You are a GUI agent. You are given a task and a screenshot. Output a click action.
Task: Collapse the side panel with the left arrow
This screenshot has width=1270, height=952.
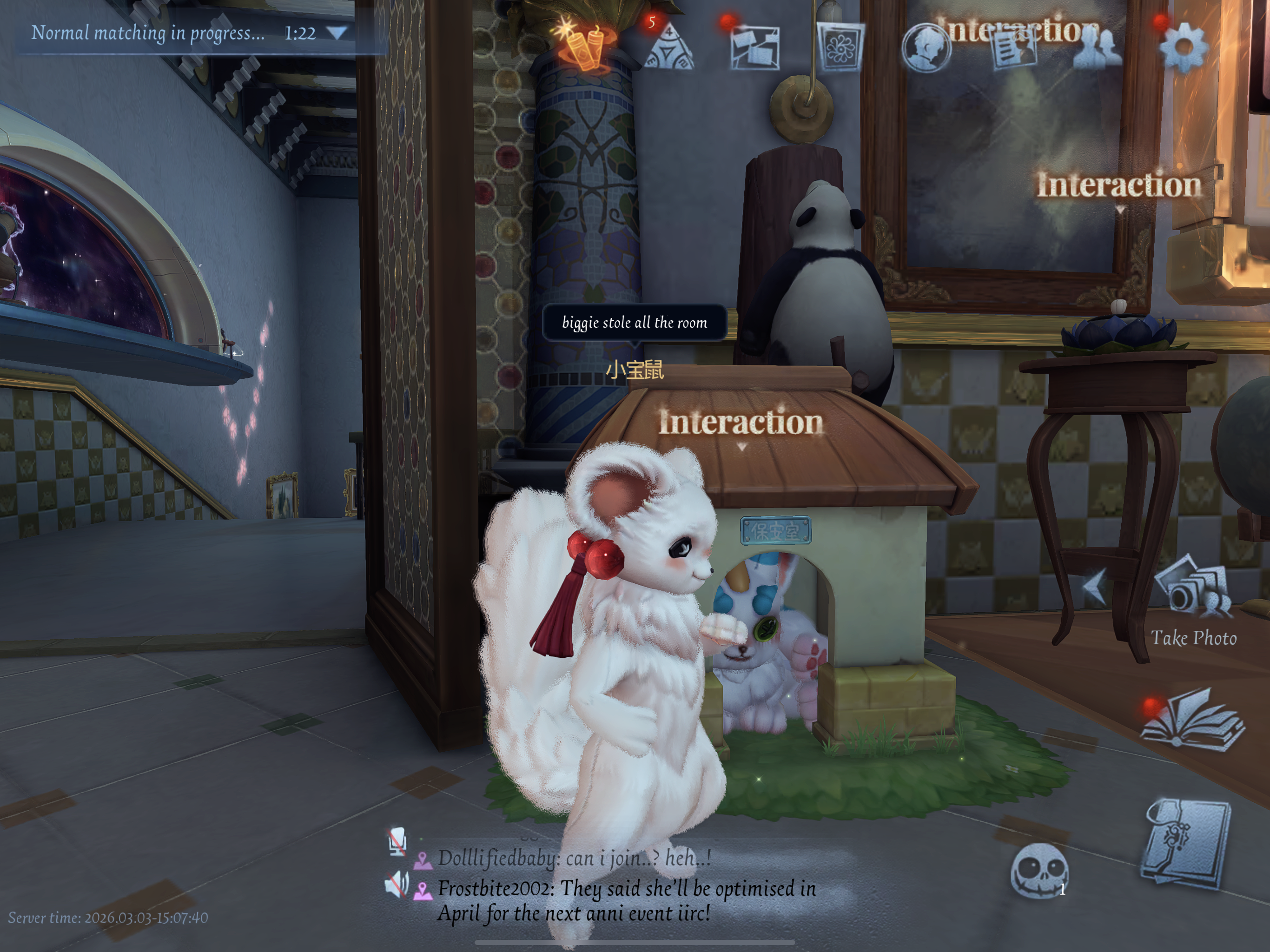(1094, 587)
